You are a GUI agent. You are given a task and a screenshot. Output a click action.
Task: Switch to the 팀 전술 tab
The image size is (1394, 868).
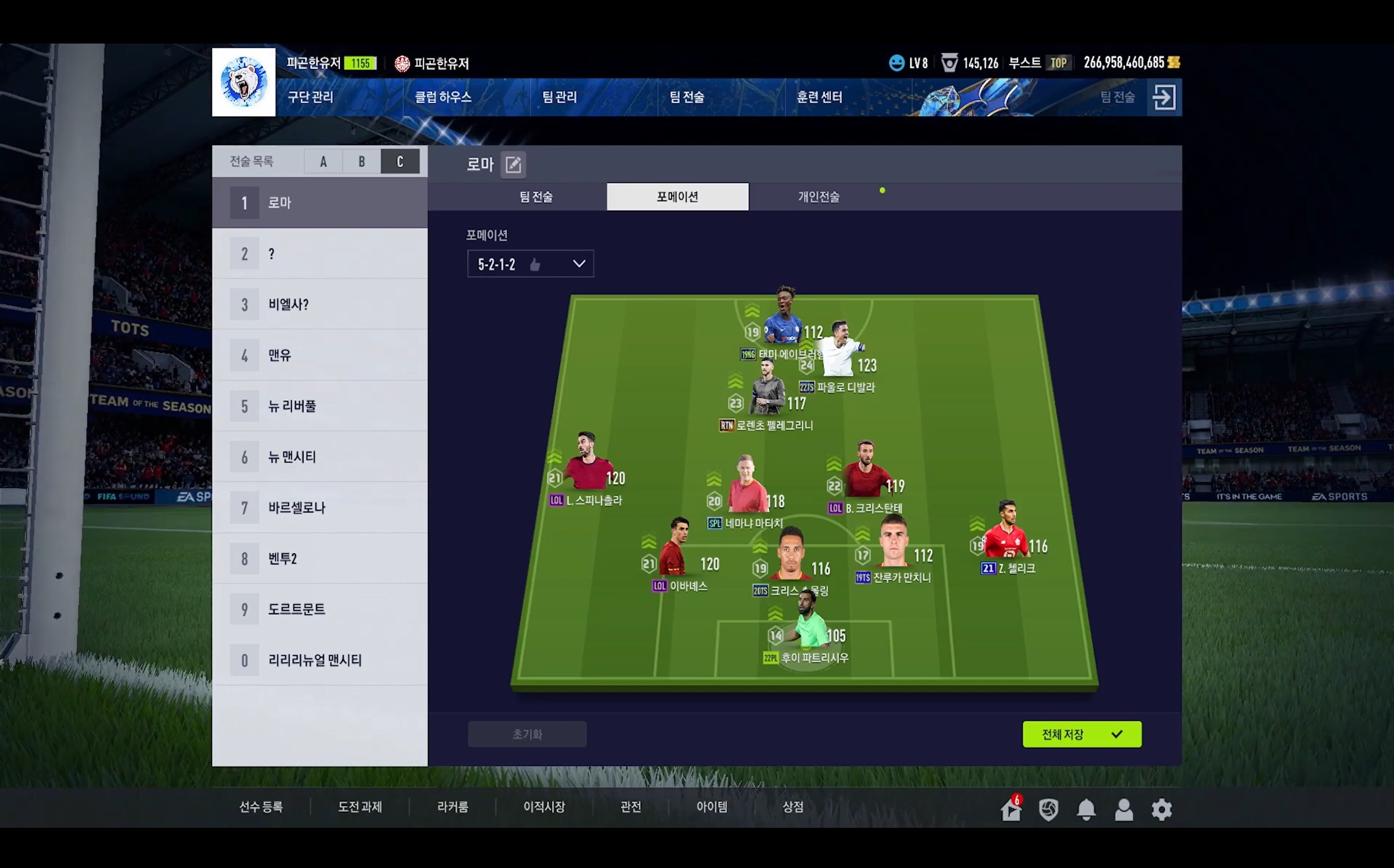[536, 197]
